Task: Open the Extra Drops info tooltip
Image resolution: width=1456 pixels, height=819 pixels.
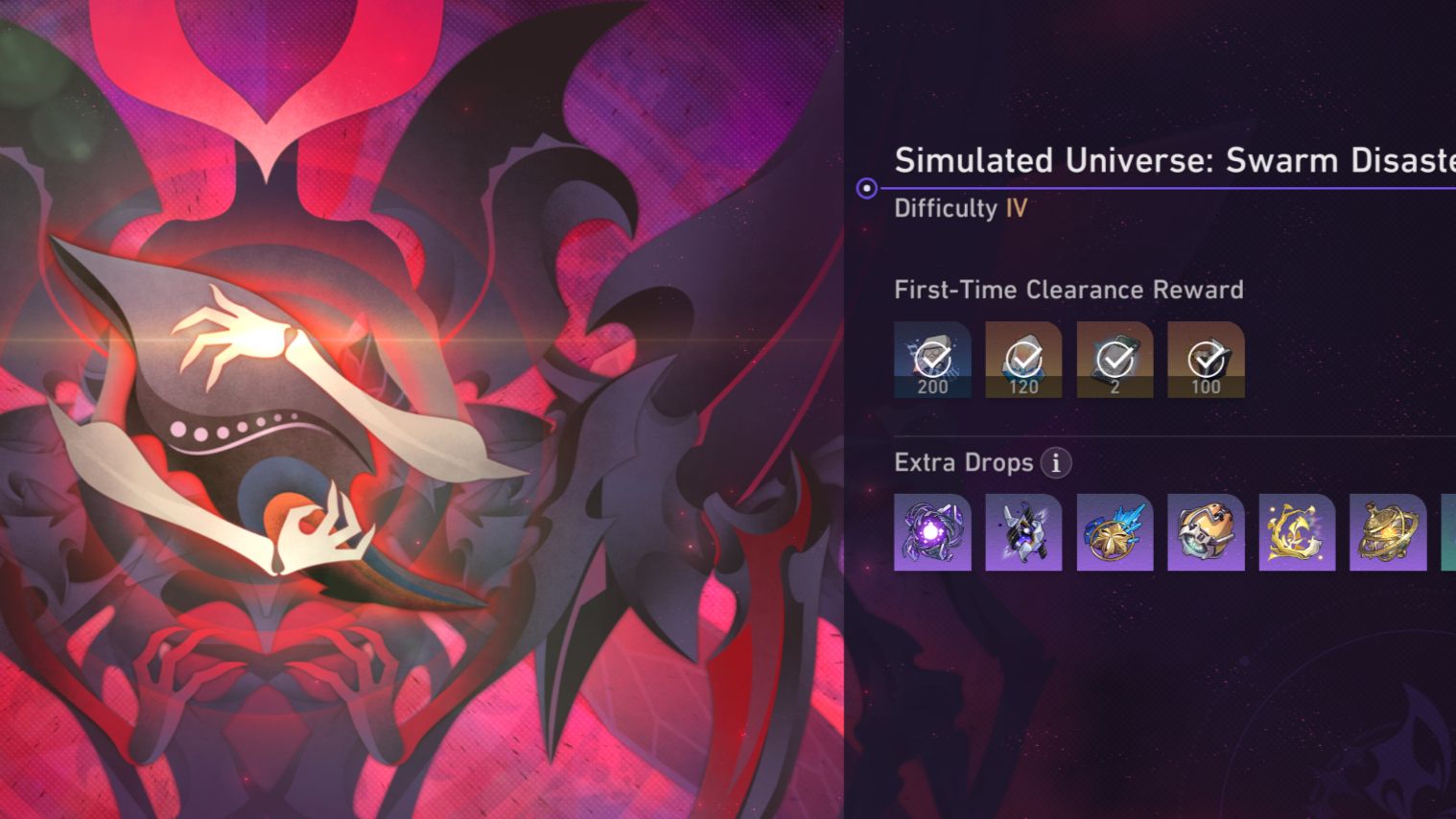Action: (x=1054, y=463)
